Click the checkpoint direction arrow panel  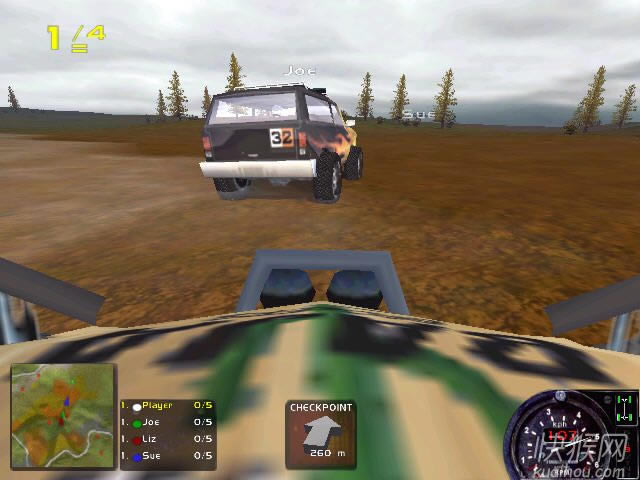click(321, 433)
